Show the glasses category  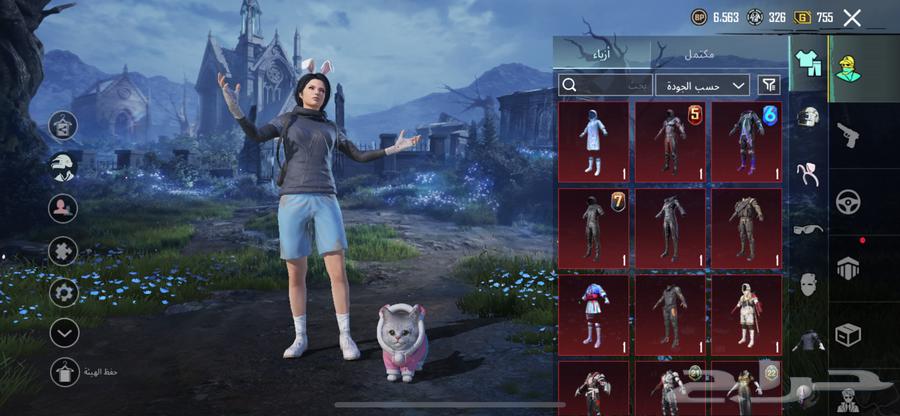click(x=808, y=229)
